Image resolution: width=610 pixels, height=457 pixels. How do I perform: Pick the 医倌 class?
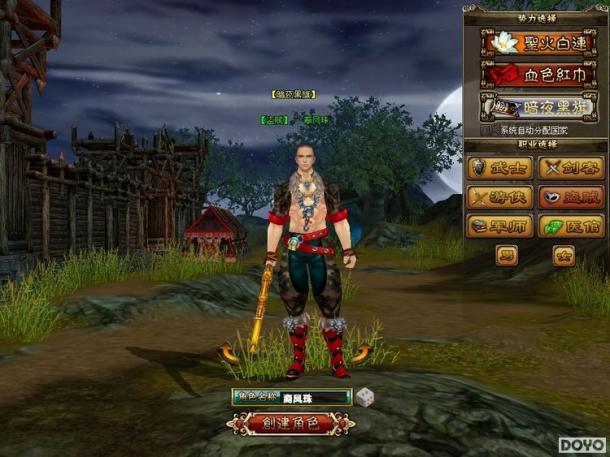pos(571,227)
